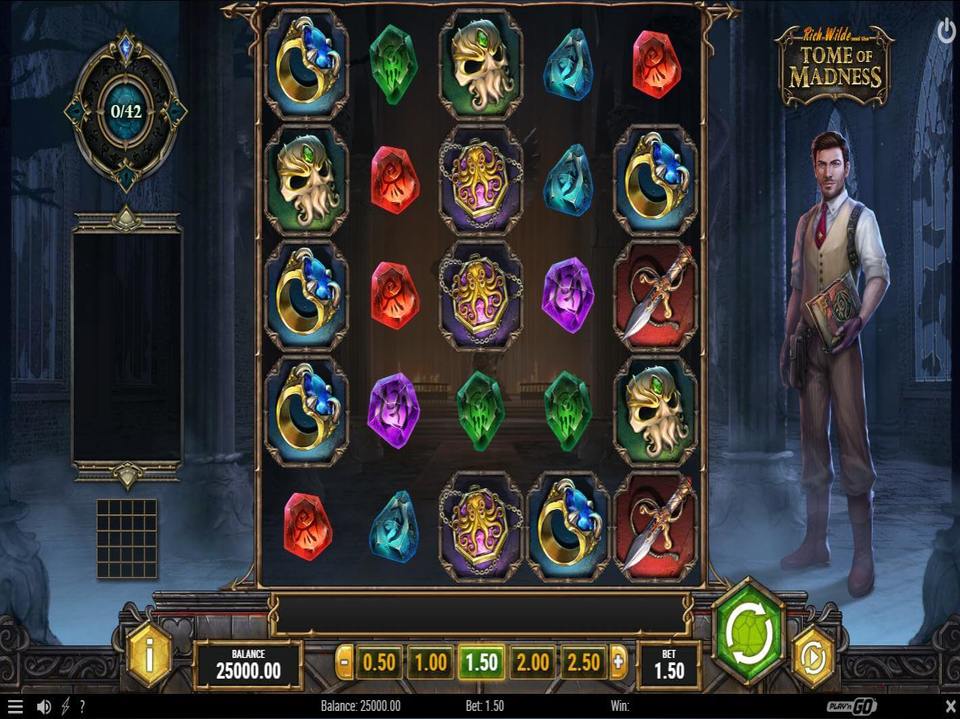The width and height of the screenshot is (960, 719).
Task: Choose the 2.50 bet level
Action: 583,662
